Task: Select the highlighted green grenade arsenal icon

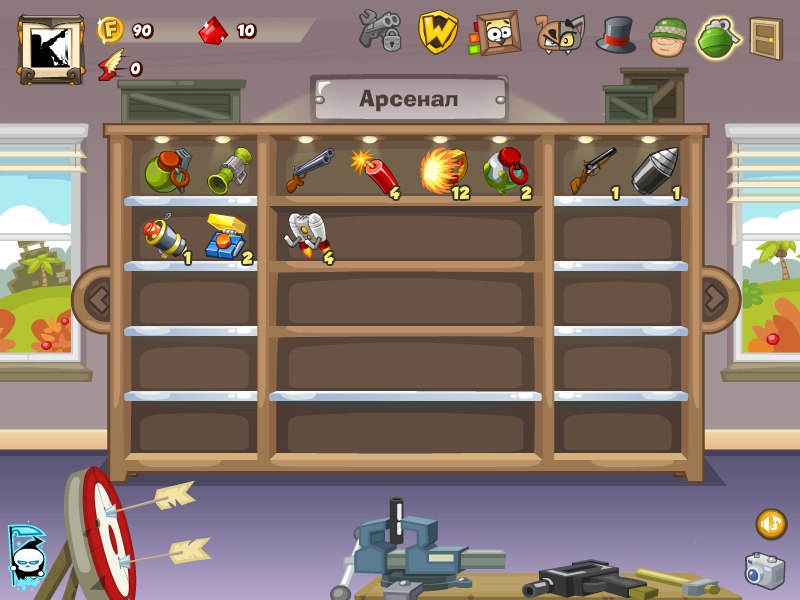Action: 717,36
